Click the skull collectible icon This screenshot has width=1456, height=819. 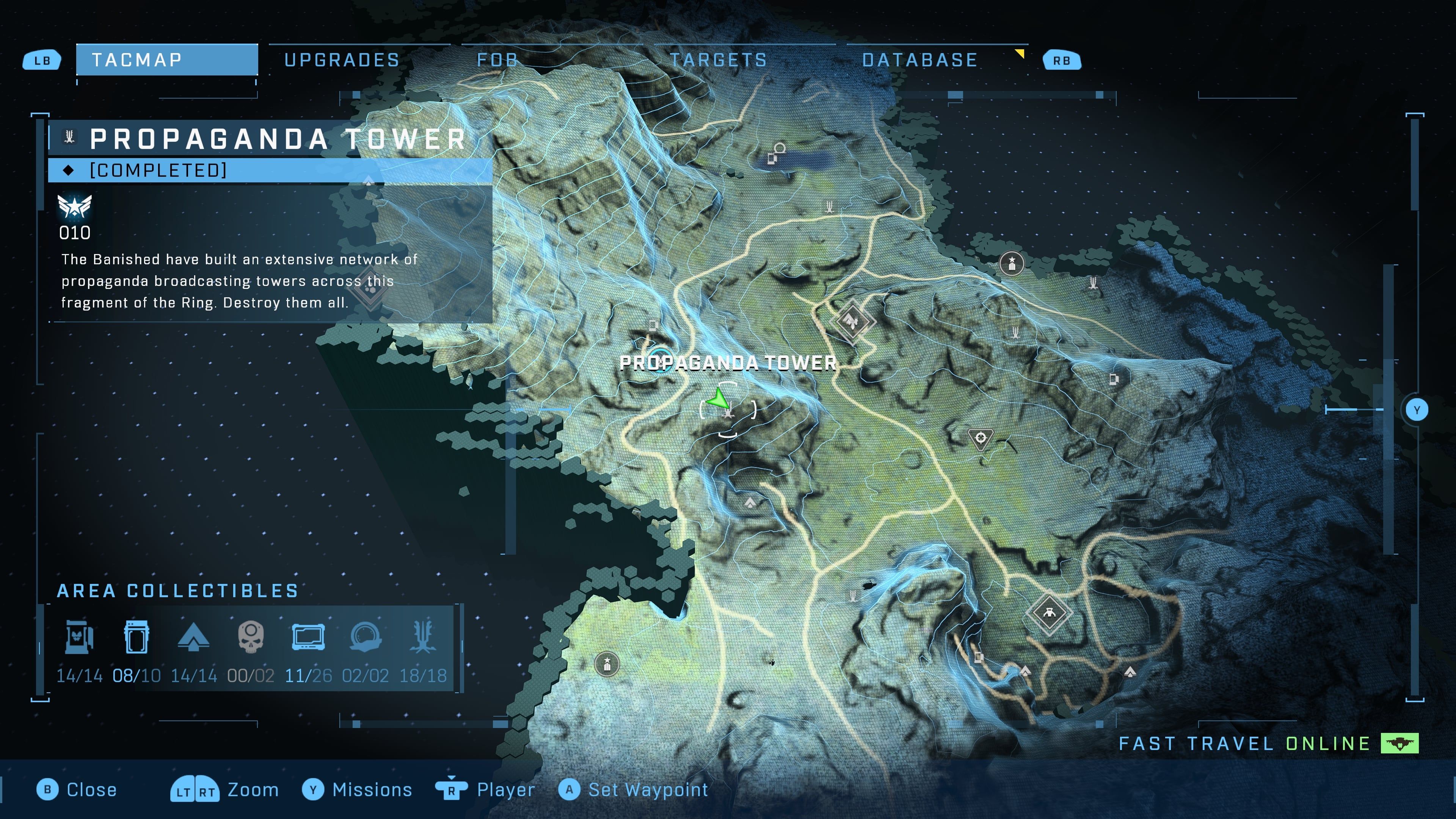250,637
